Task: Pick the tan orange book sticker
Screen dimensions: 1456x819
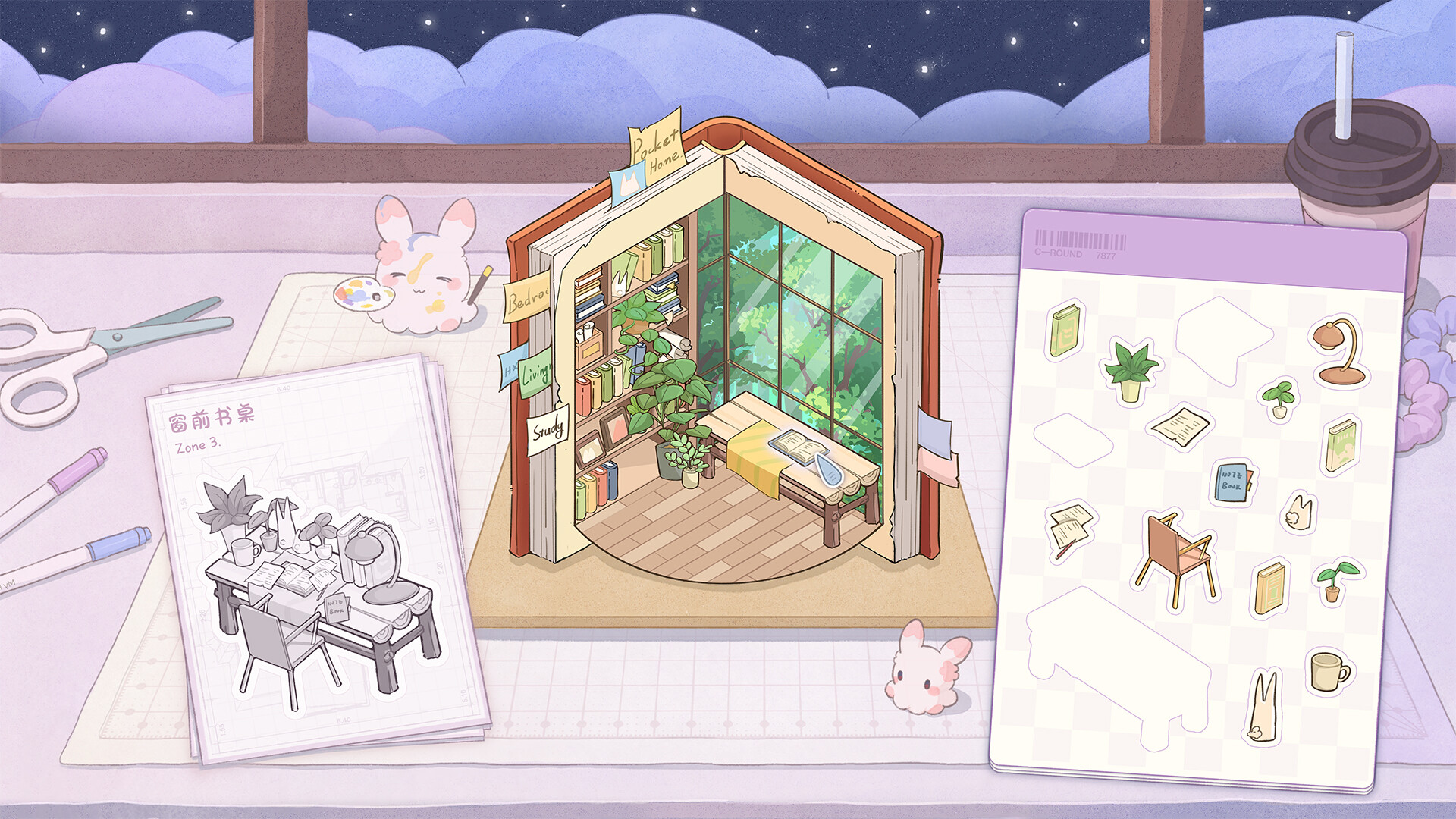Action: click(1270, 586)
